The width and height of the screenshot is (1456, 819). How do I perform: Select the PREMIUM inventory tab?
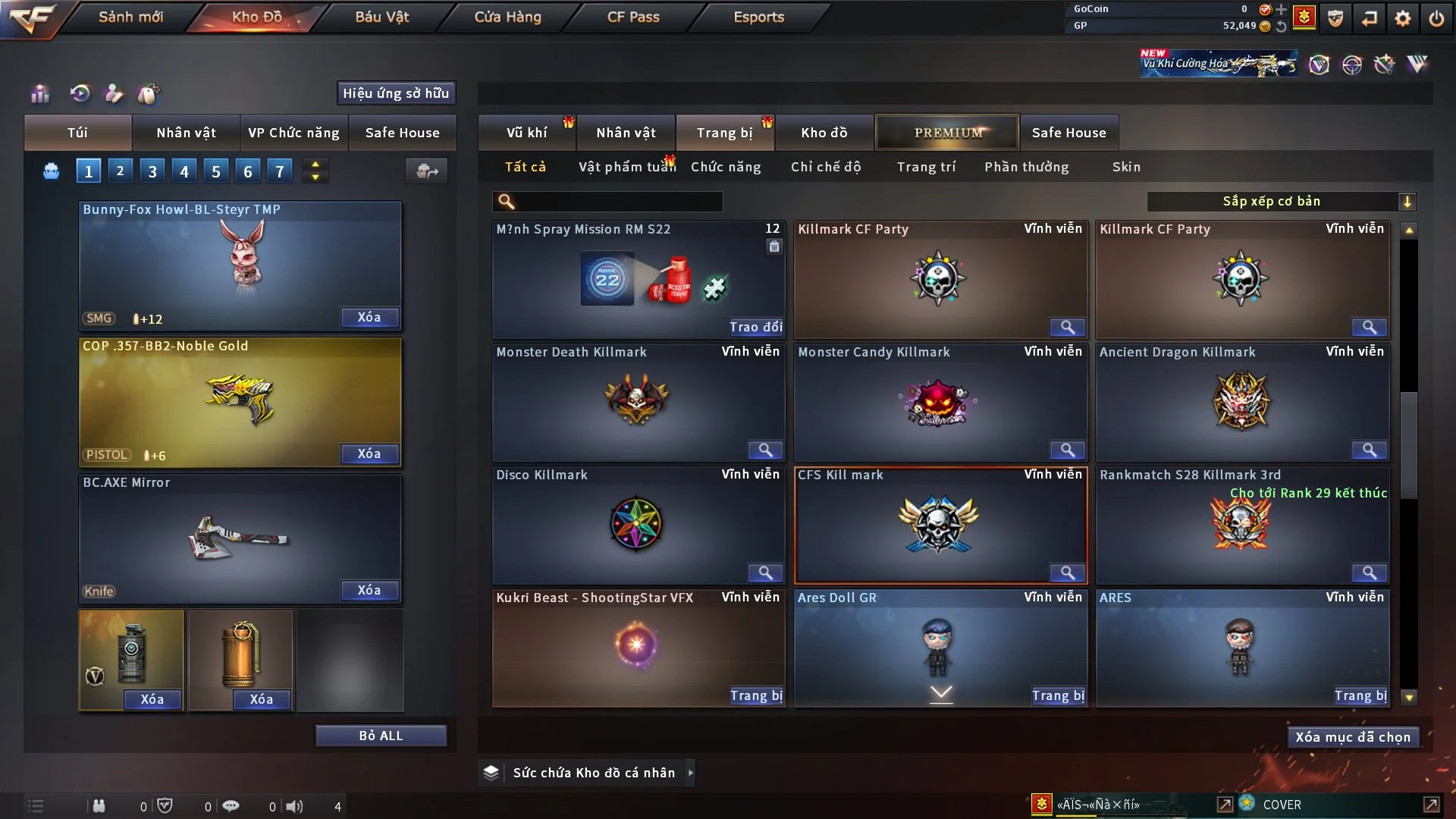pos(948,133)
